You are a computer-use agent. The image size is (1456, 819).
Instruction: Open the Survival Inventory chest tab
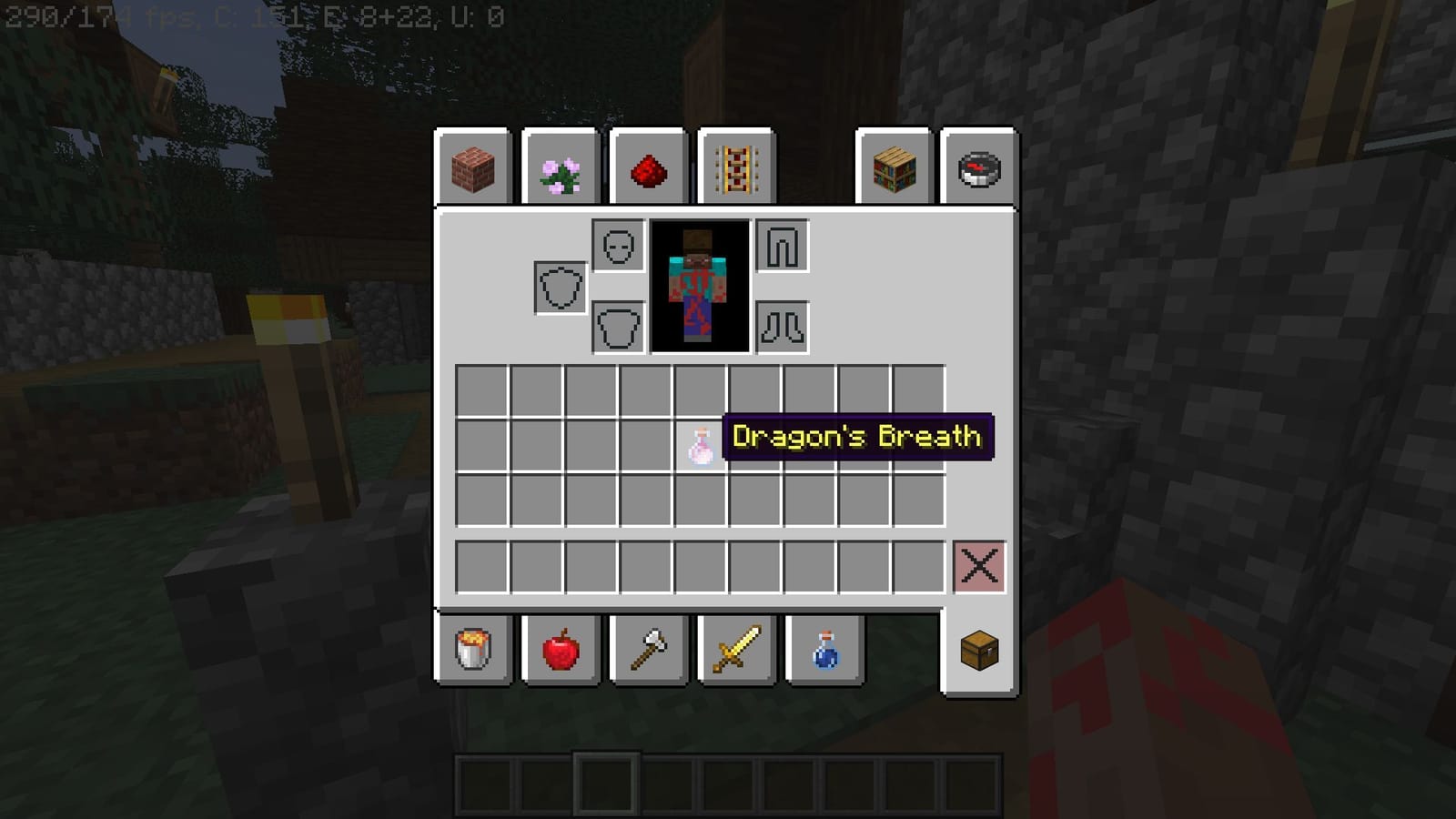coord(978,652)
